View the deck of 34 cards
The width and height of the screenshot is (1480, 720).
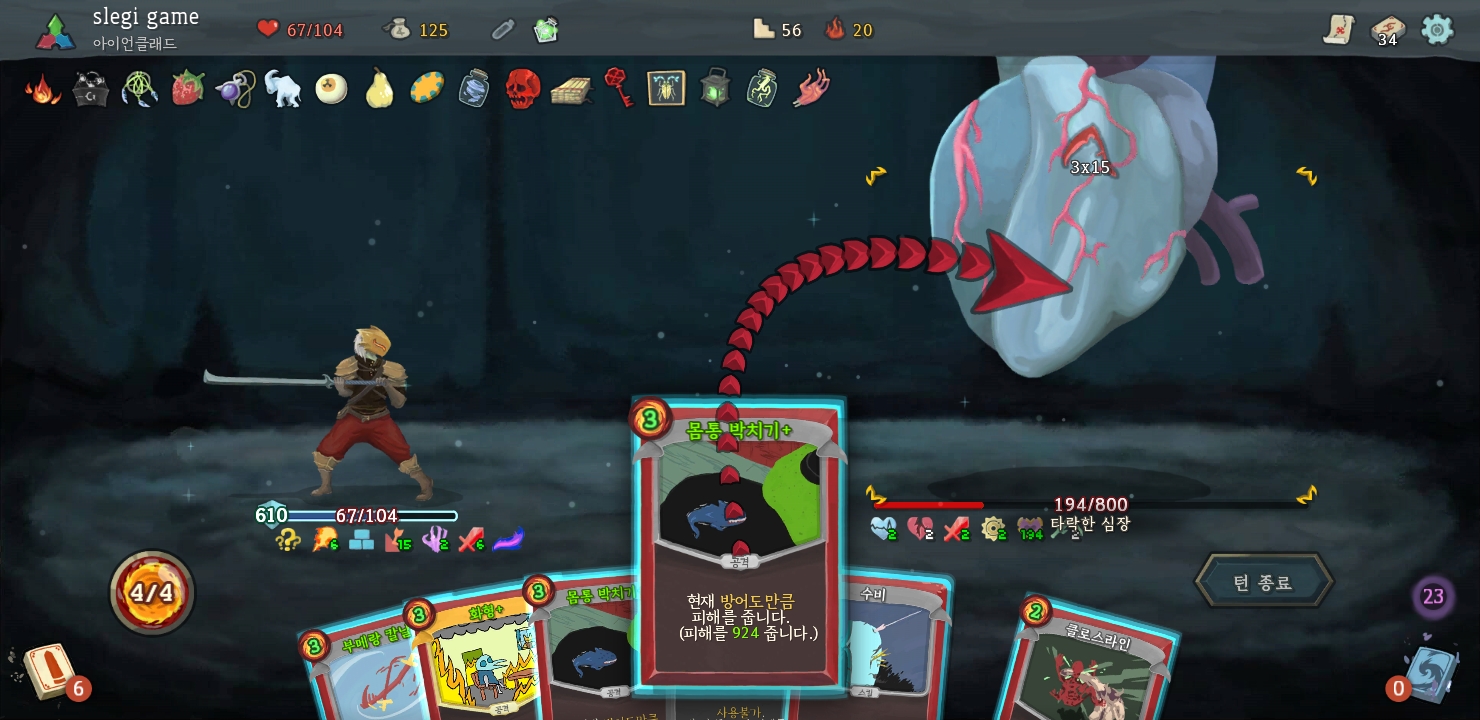[1387, 30]
